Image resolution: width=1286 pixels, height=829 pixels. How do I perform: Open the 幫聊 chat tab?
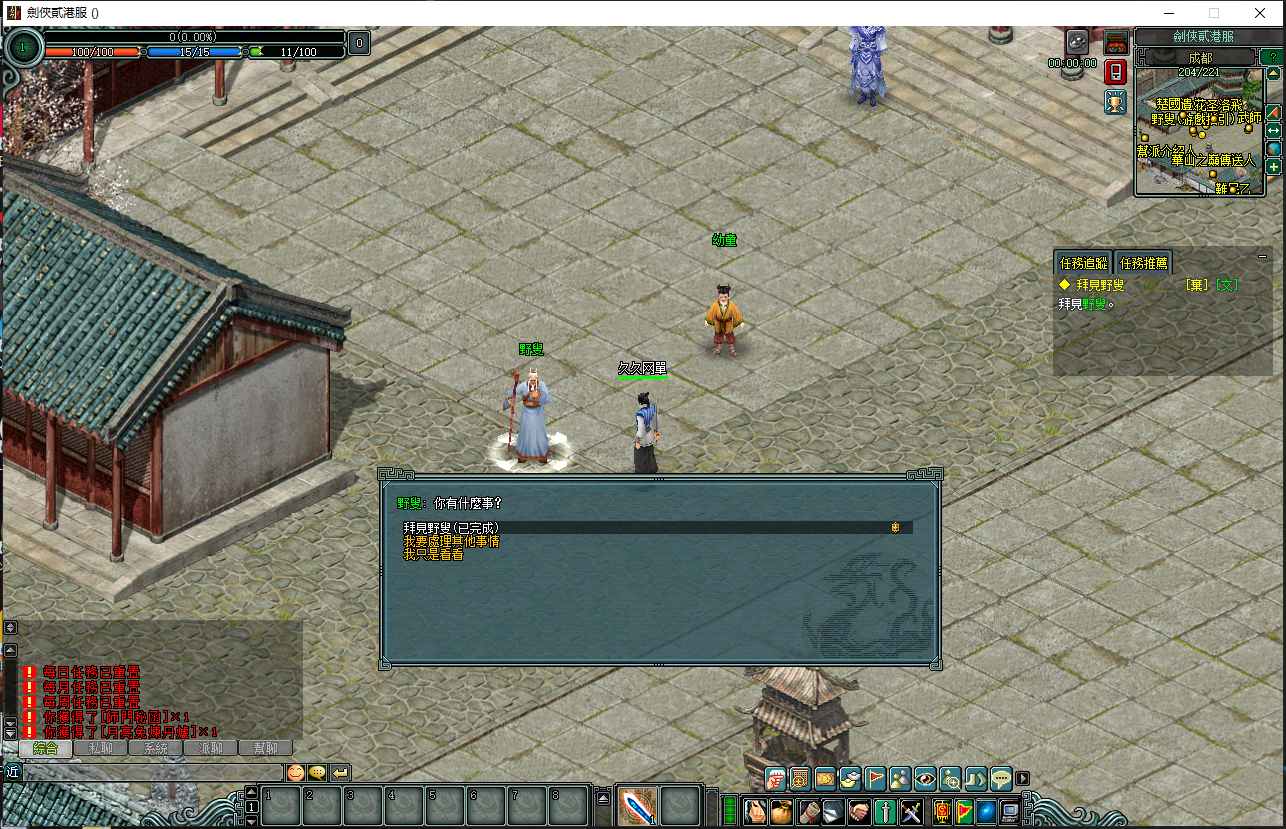[265, 748]
